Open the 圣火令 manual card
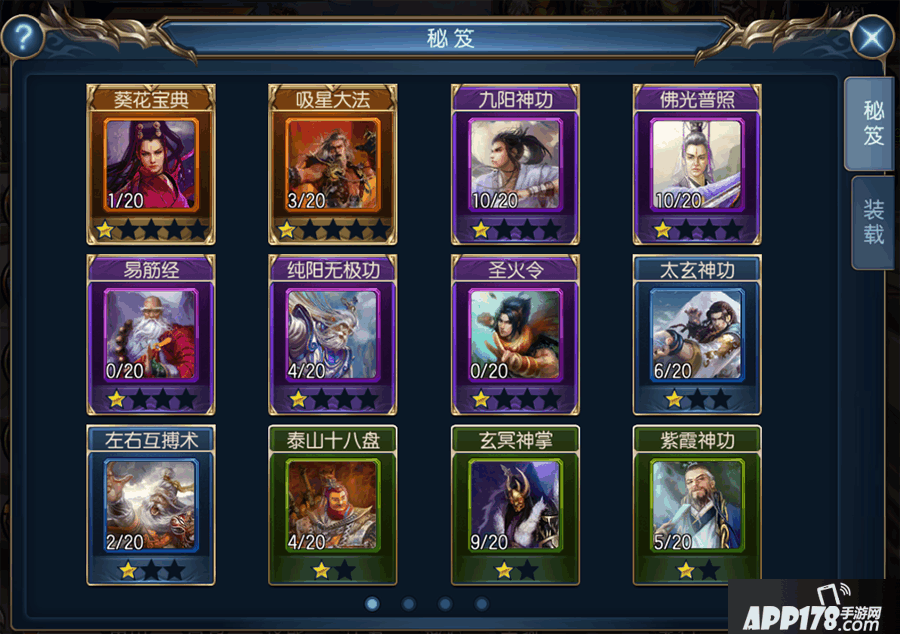 (x=515, y=335)
